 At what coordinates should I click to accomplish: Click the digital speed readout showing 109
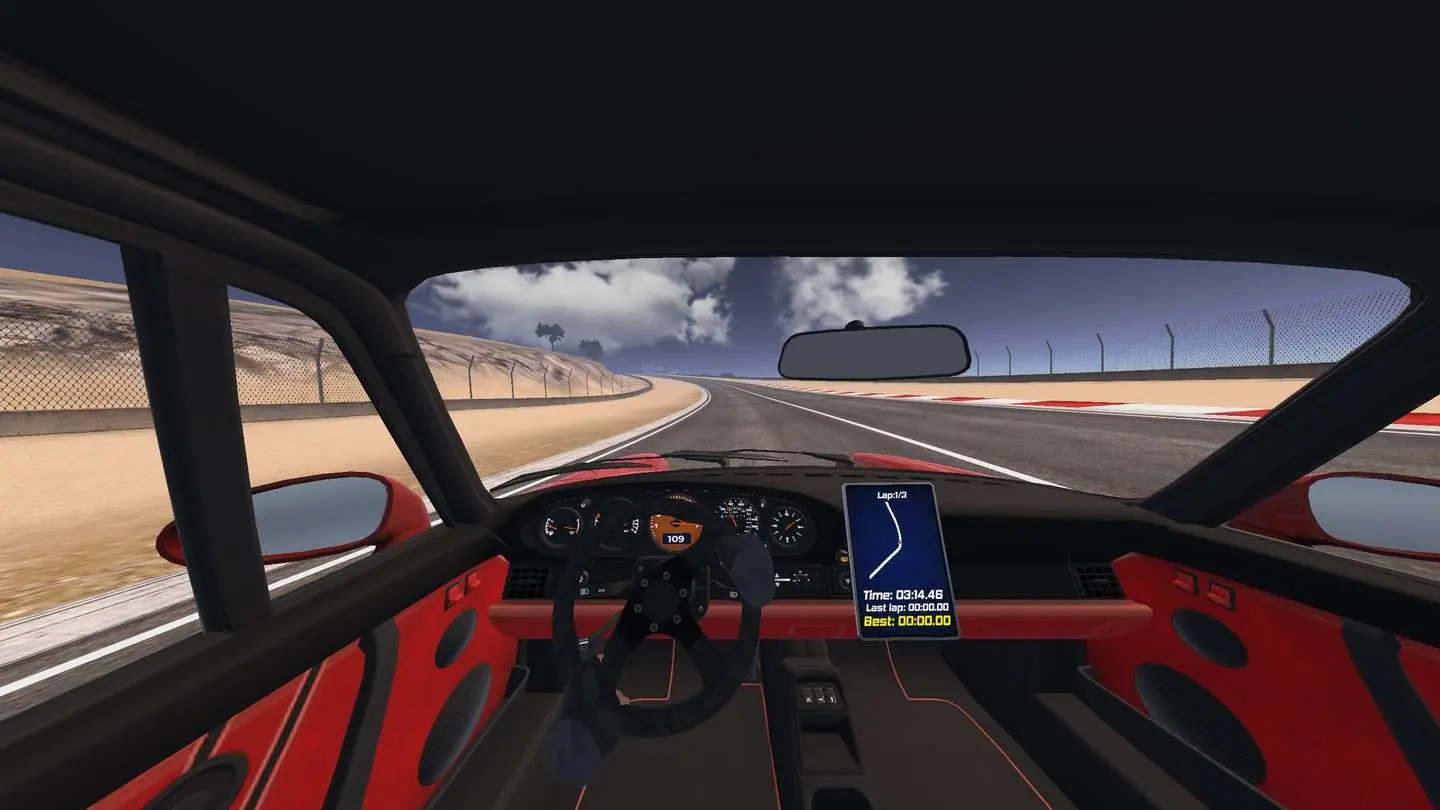tap(674, 539)
